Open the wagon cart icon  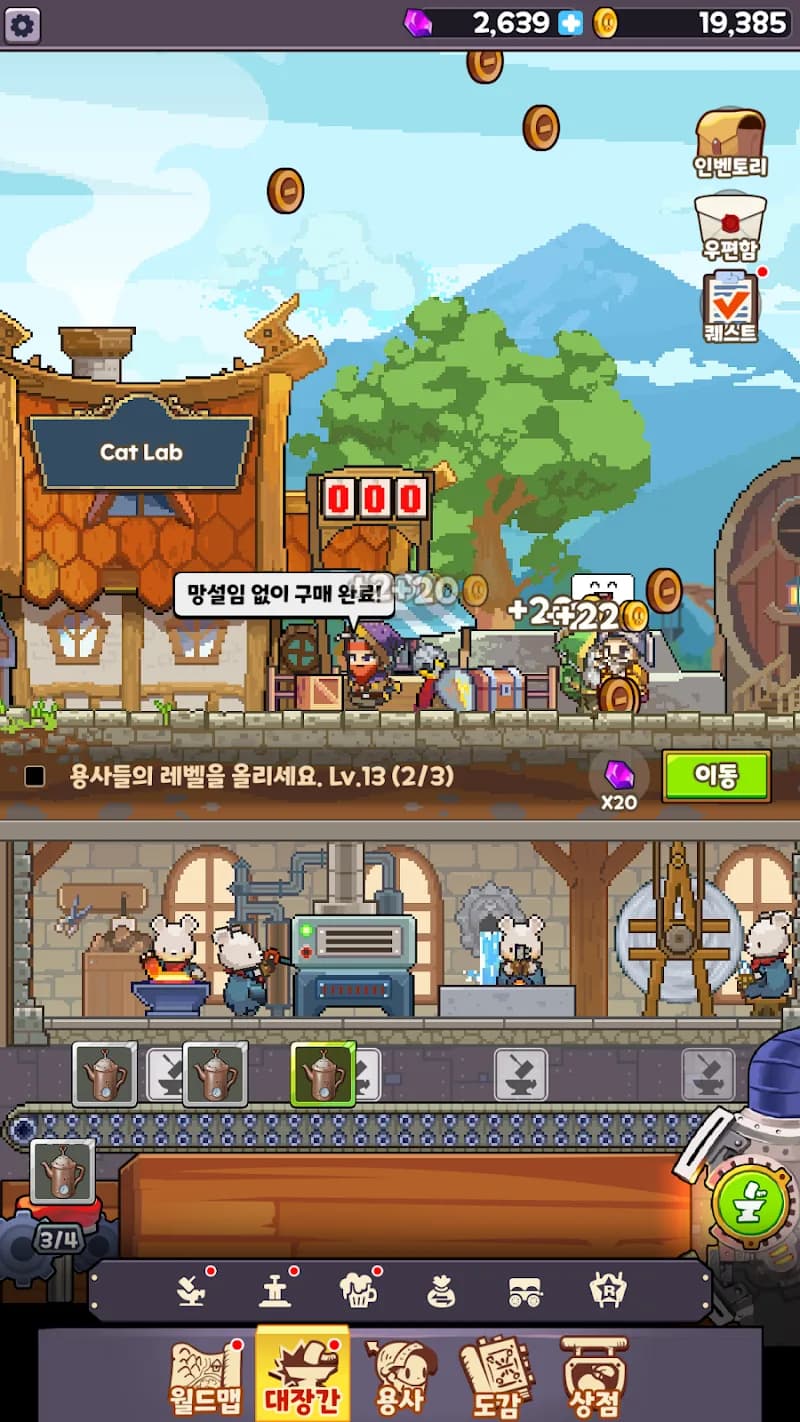(525, 1291)
